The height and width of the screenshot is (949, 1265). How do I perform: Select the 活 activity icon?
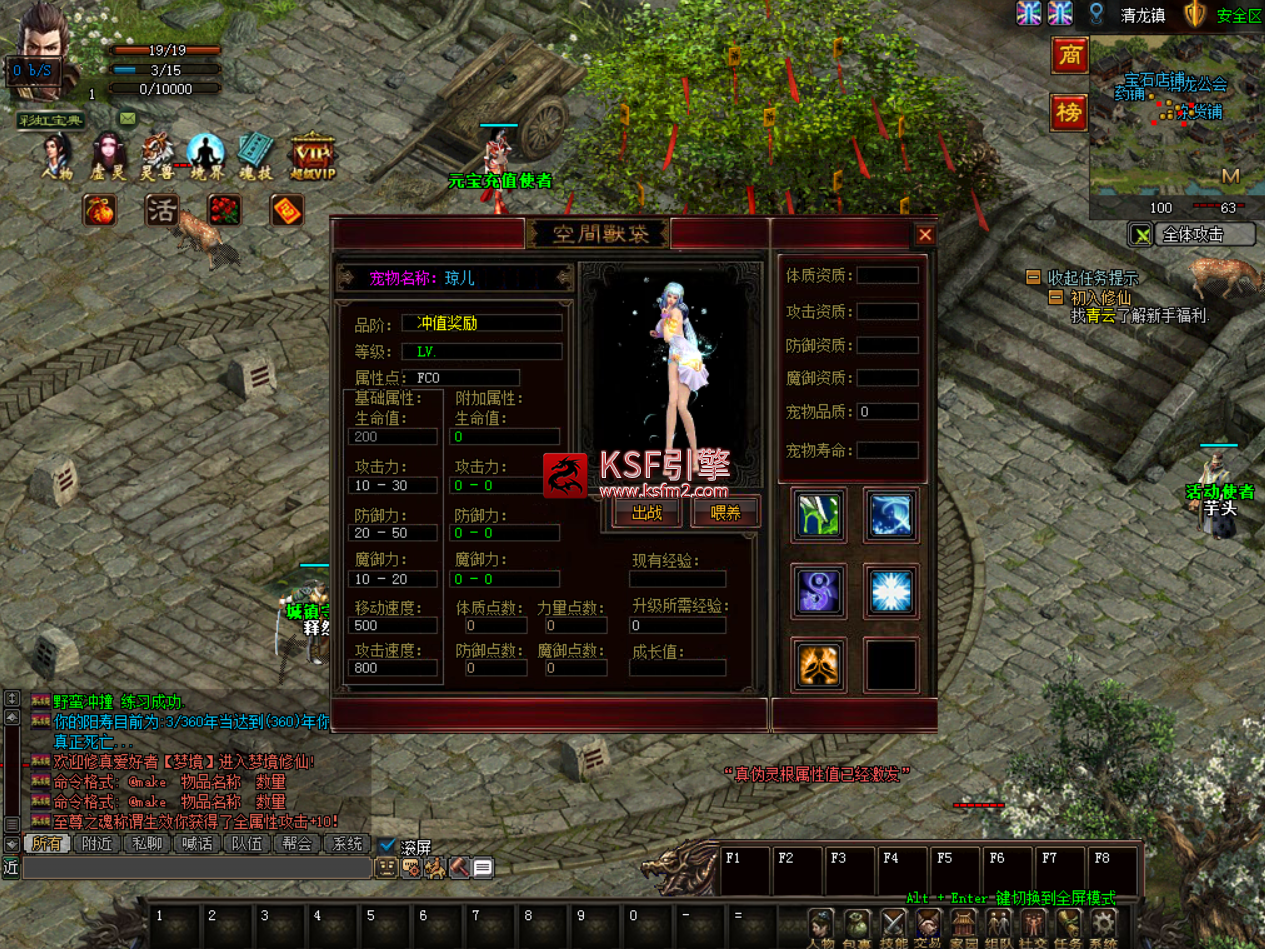pyautogui.click(x=162, y=210)
